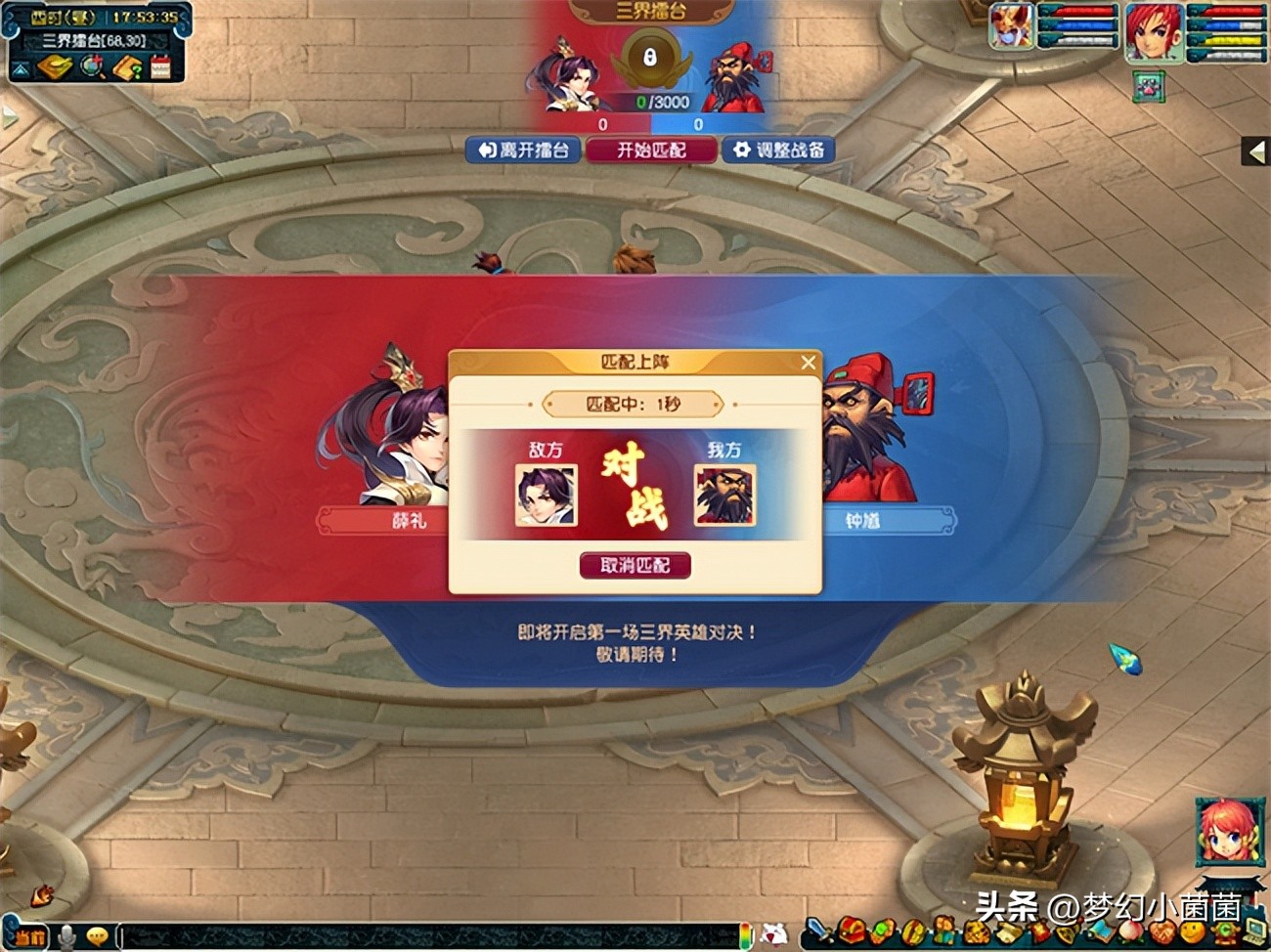Cancel matchmaking with the 取消匹配 button
Viewport: 1271px width, 952px height.
(635, 565)
